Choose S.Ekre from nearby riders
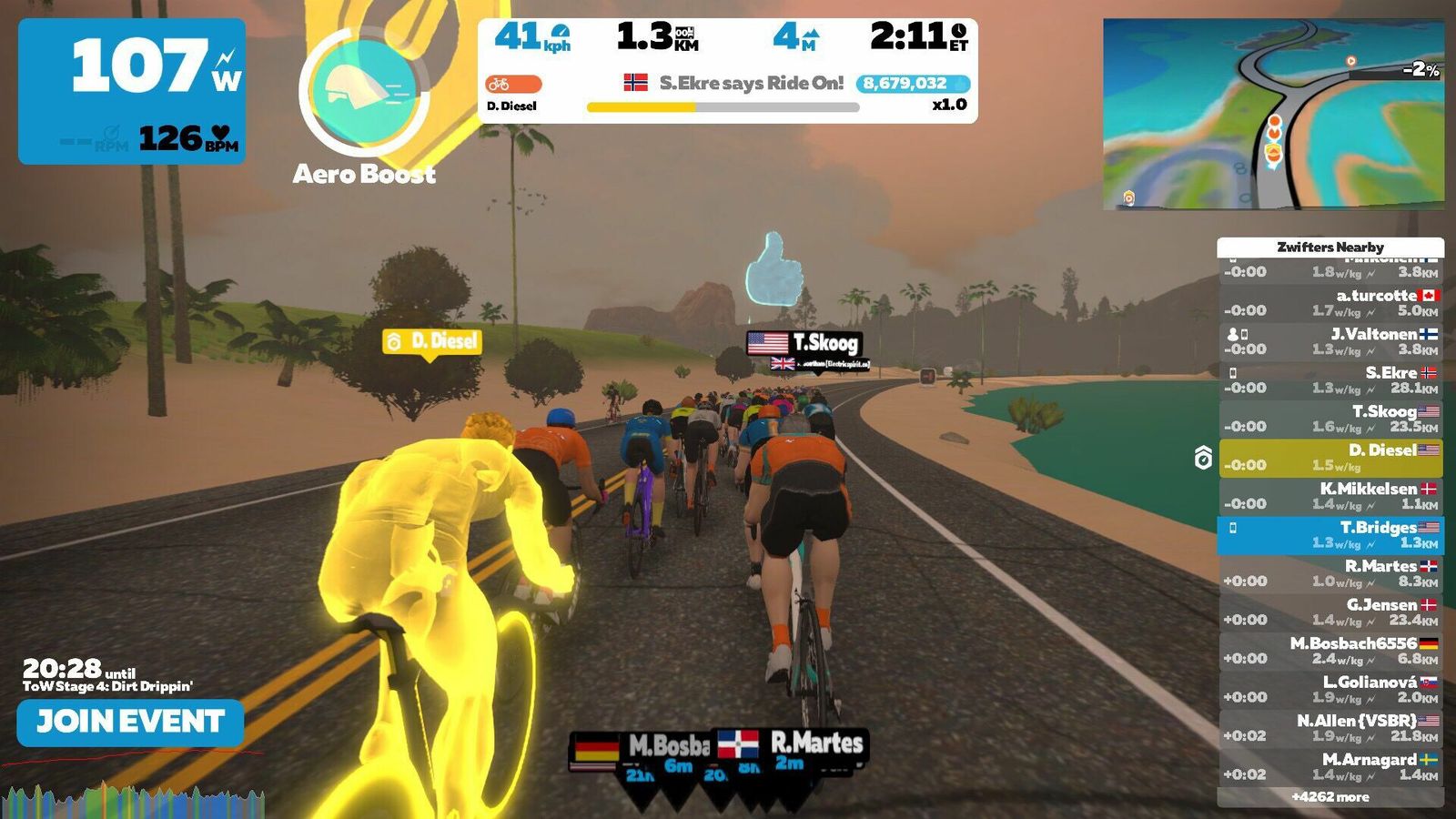1456x819 pixels. tap(1330, 379)
